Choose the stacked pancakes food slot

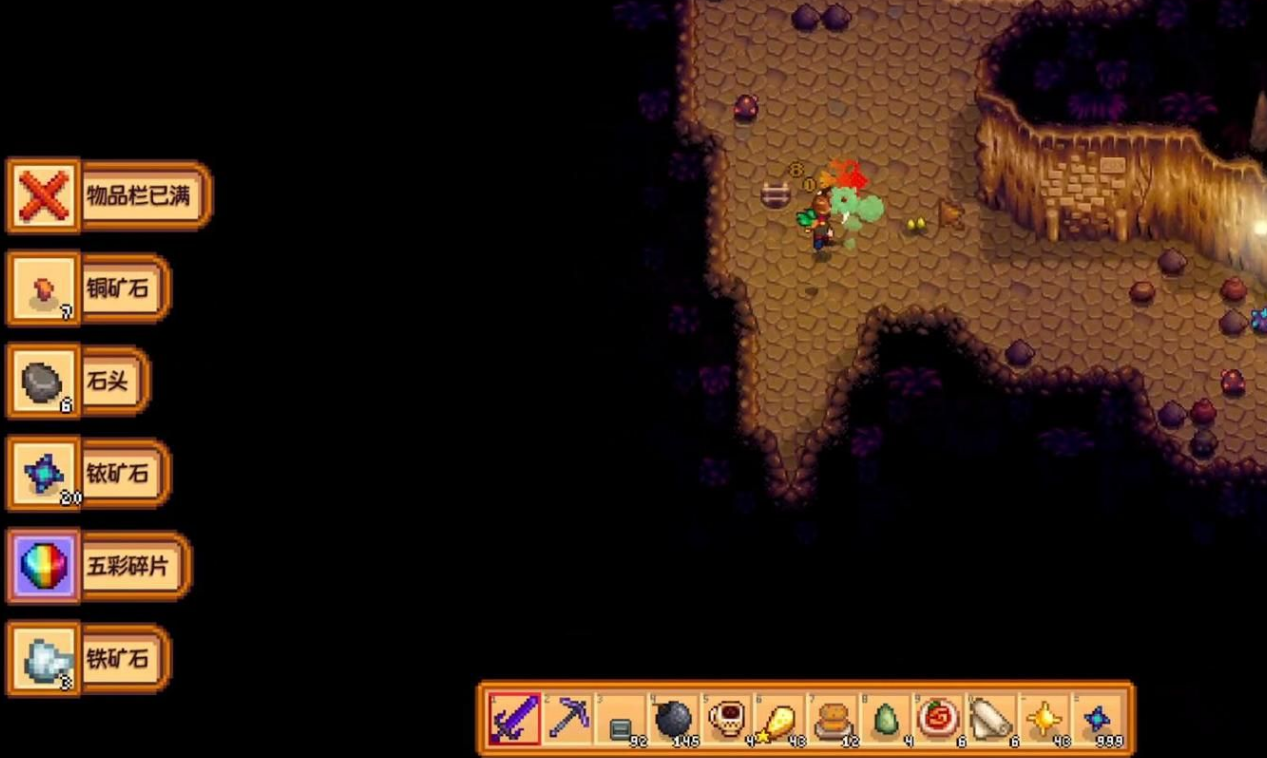click(x=833, y=718)
